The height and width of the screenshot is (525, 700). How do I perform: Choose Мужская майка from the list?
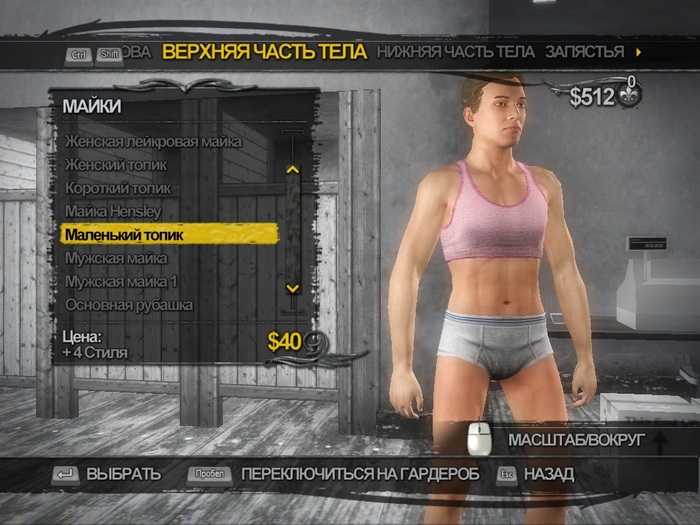(x=114, y=258)
